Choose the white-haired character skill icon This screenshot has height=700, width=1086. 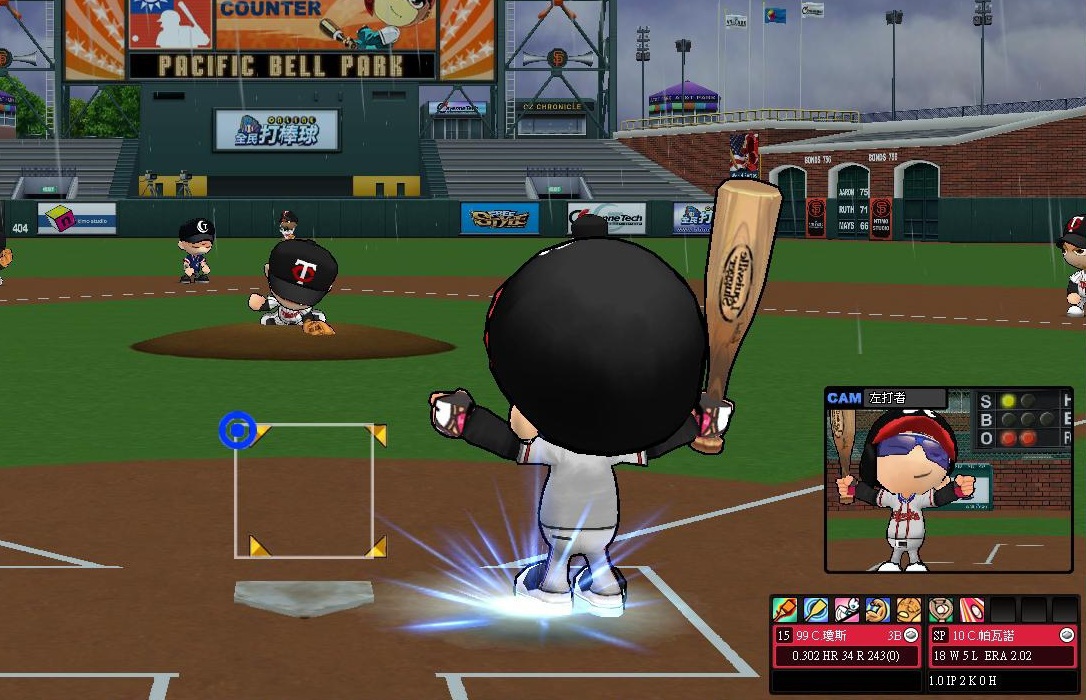pos(847,609)
